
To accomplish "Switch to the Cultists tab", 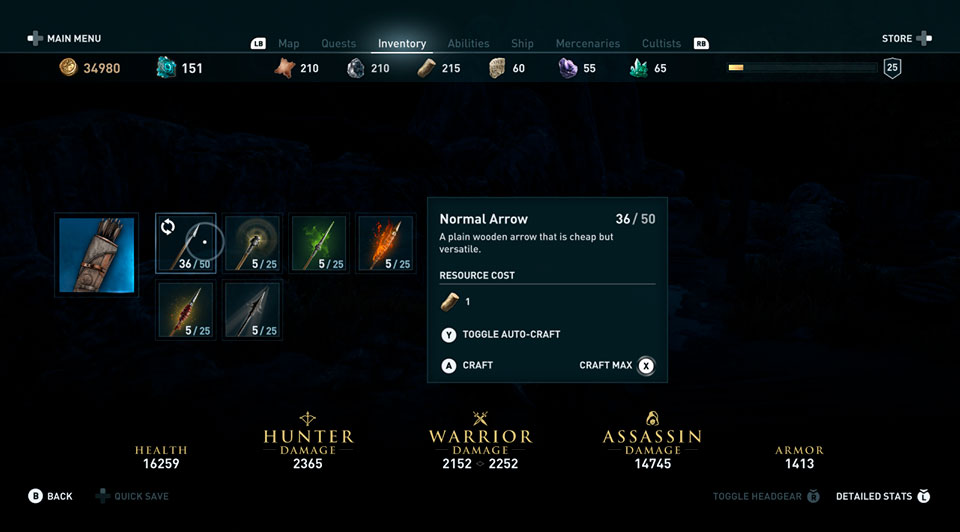I will coord(661,44).
